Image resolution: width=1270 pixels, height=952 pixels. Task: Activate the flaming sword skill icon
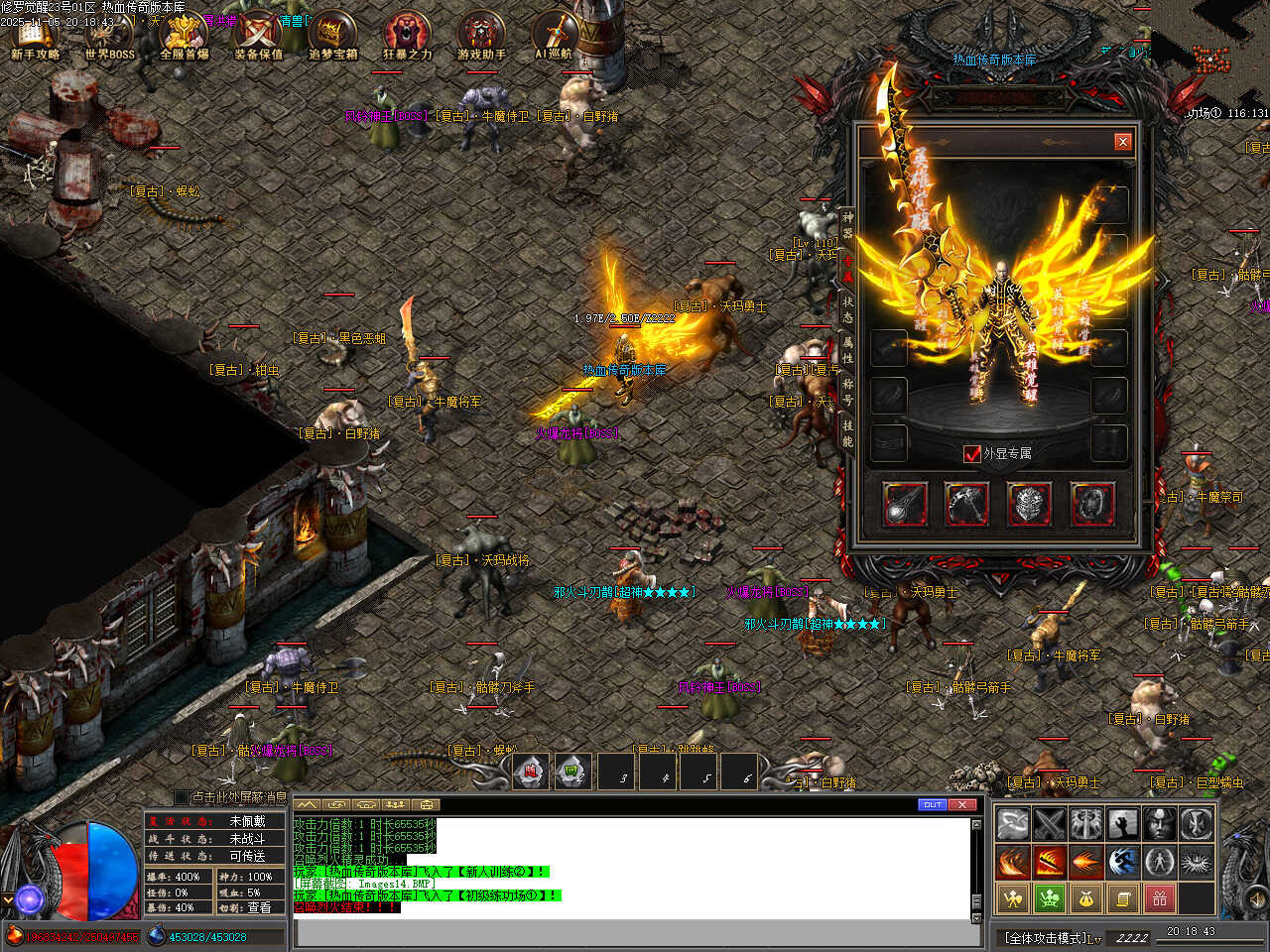pos(1049,863)
